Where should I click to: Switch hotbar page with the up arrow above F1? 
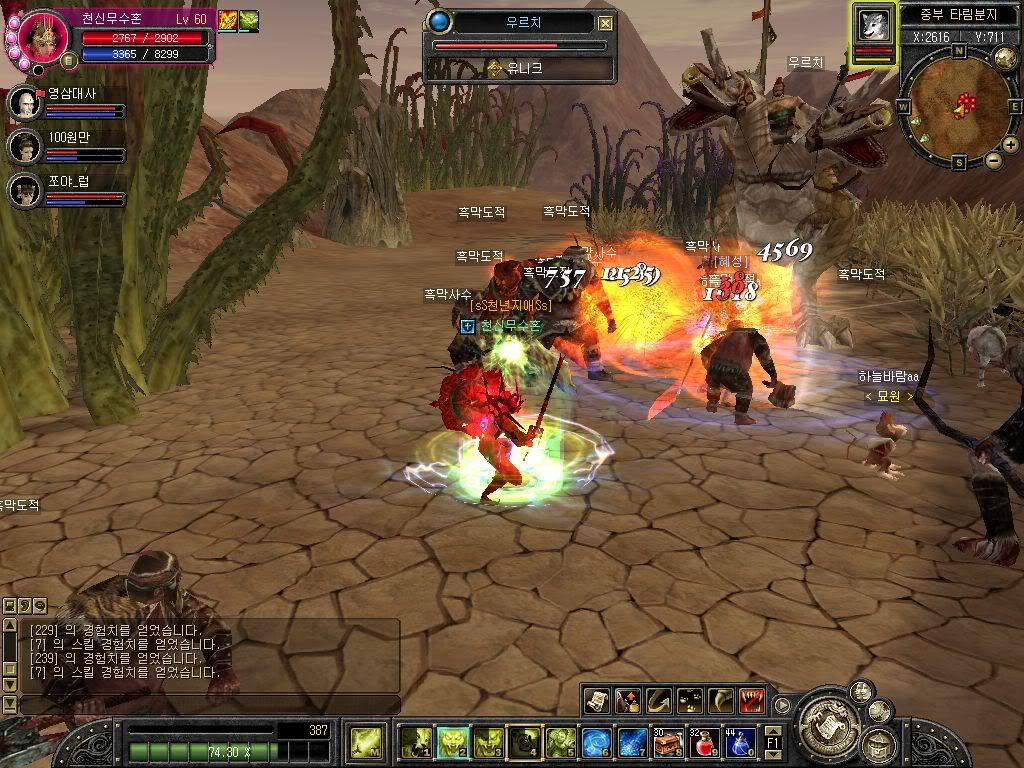click(773, 732)
